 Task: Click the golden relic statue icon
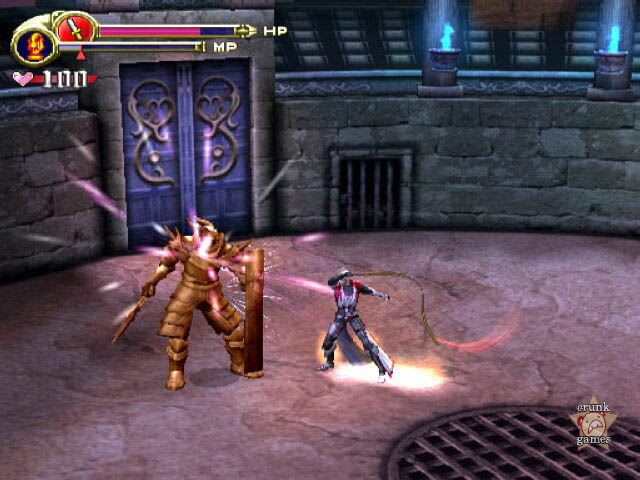[34, 46]
